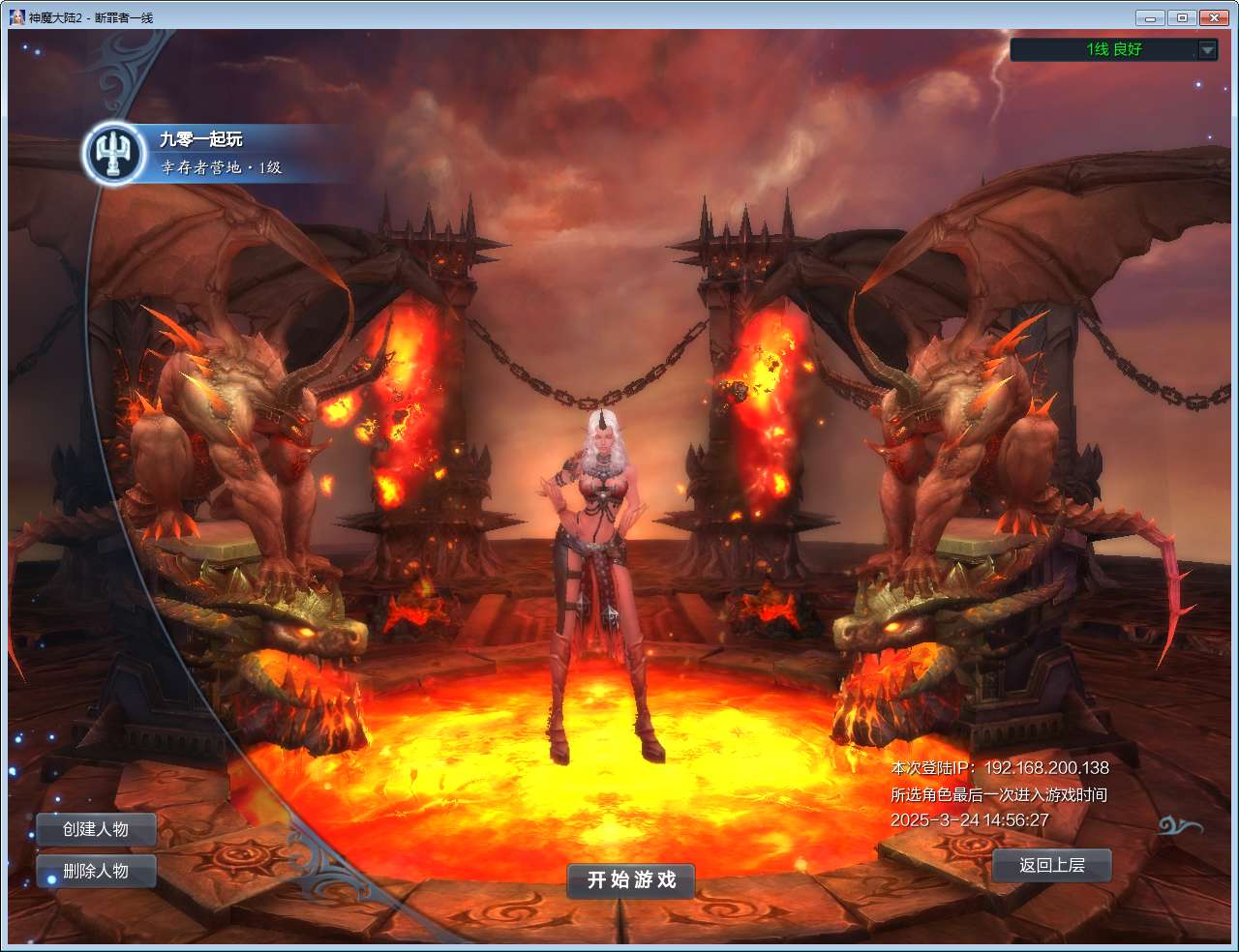Click the 创建人物 button
1239x952 pixels.
pyautogui.click(x=95, y=829)
